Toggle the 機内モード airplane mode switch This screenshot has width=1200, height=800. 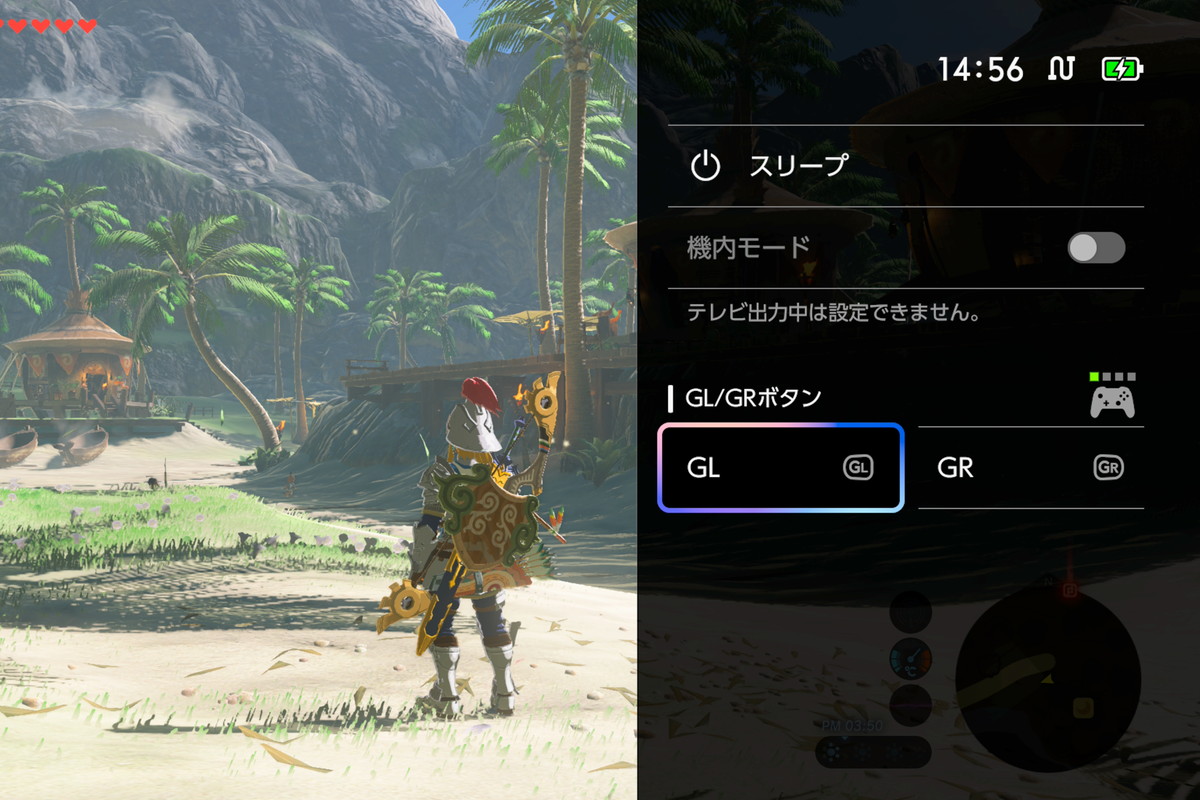coord(1096,248)
